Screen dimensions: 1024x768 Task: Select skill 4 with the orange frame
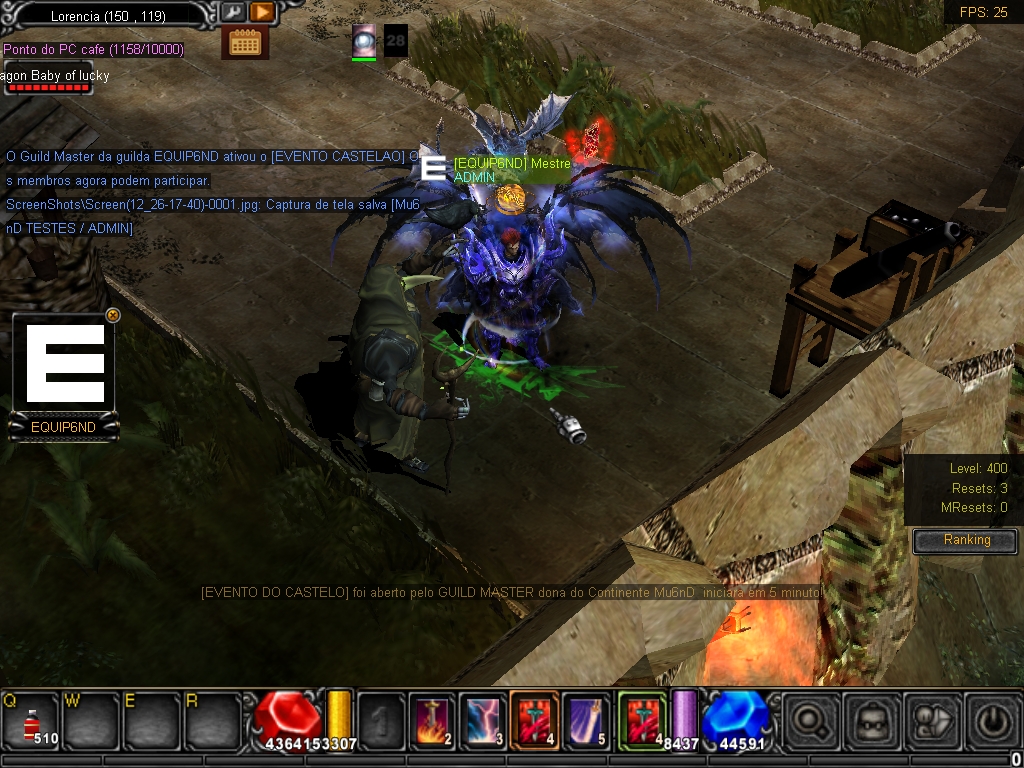coord(534,720)
